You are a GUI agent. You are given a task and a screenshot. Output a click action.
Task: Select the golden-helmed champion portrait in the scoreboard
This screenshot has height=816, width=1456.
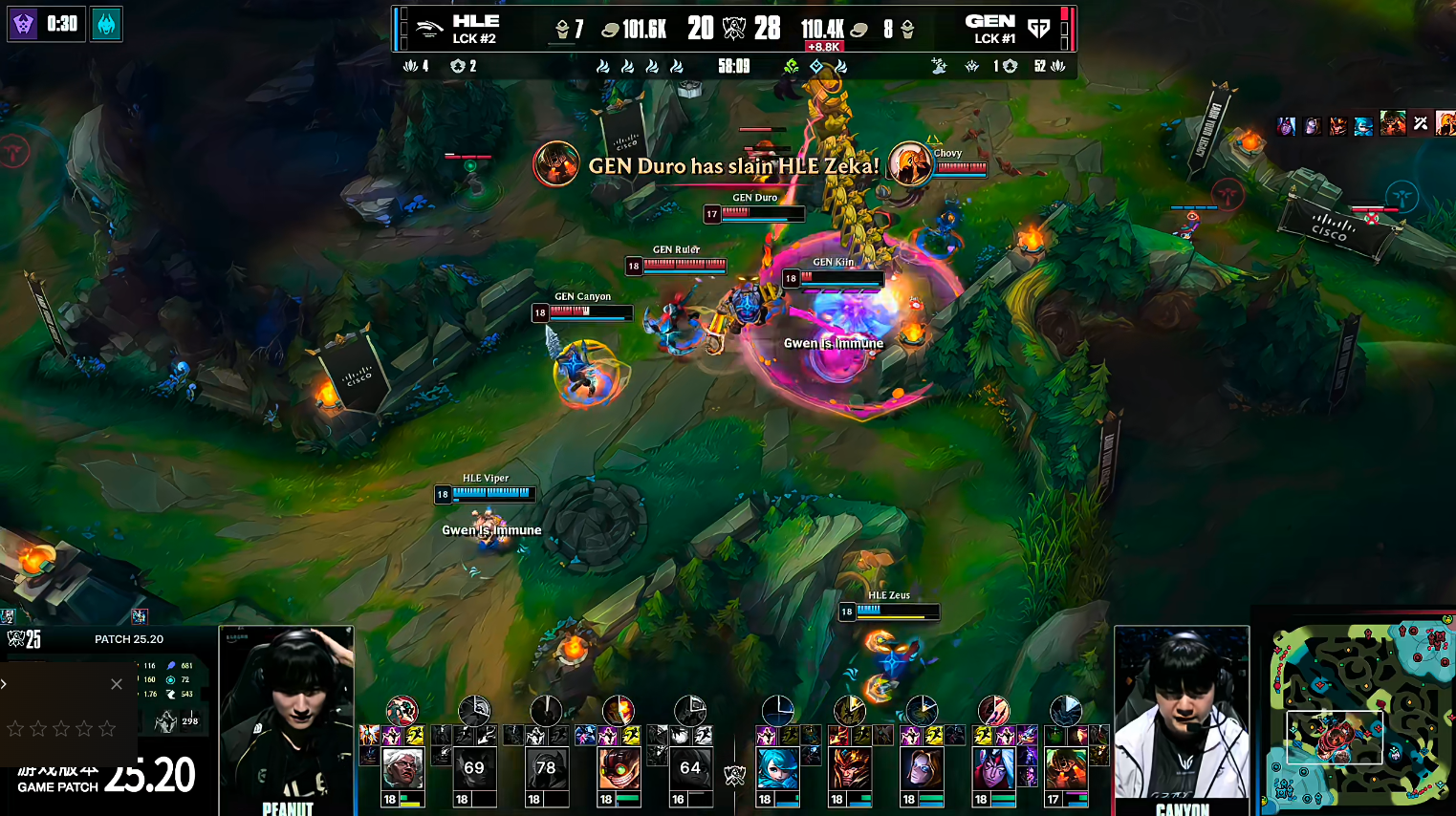click(x=850, y=768)
